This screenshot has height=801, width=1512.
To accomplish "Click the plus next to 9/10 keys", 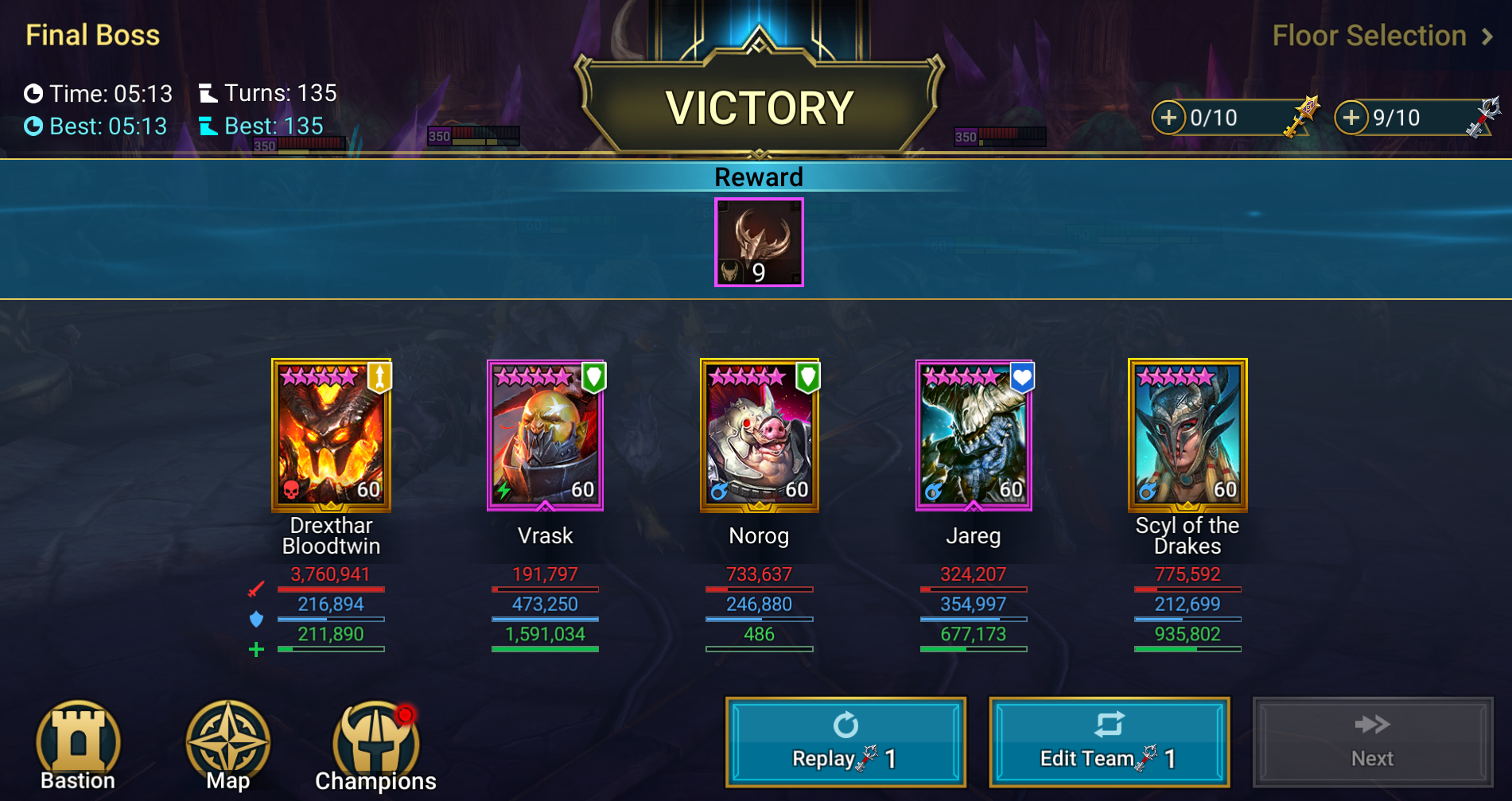I will click(1351, 118).
